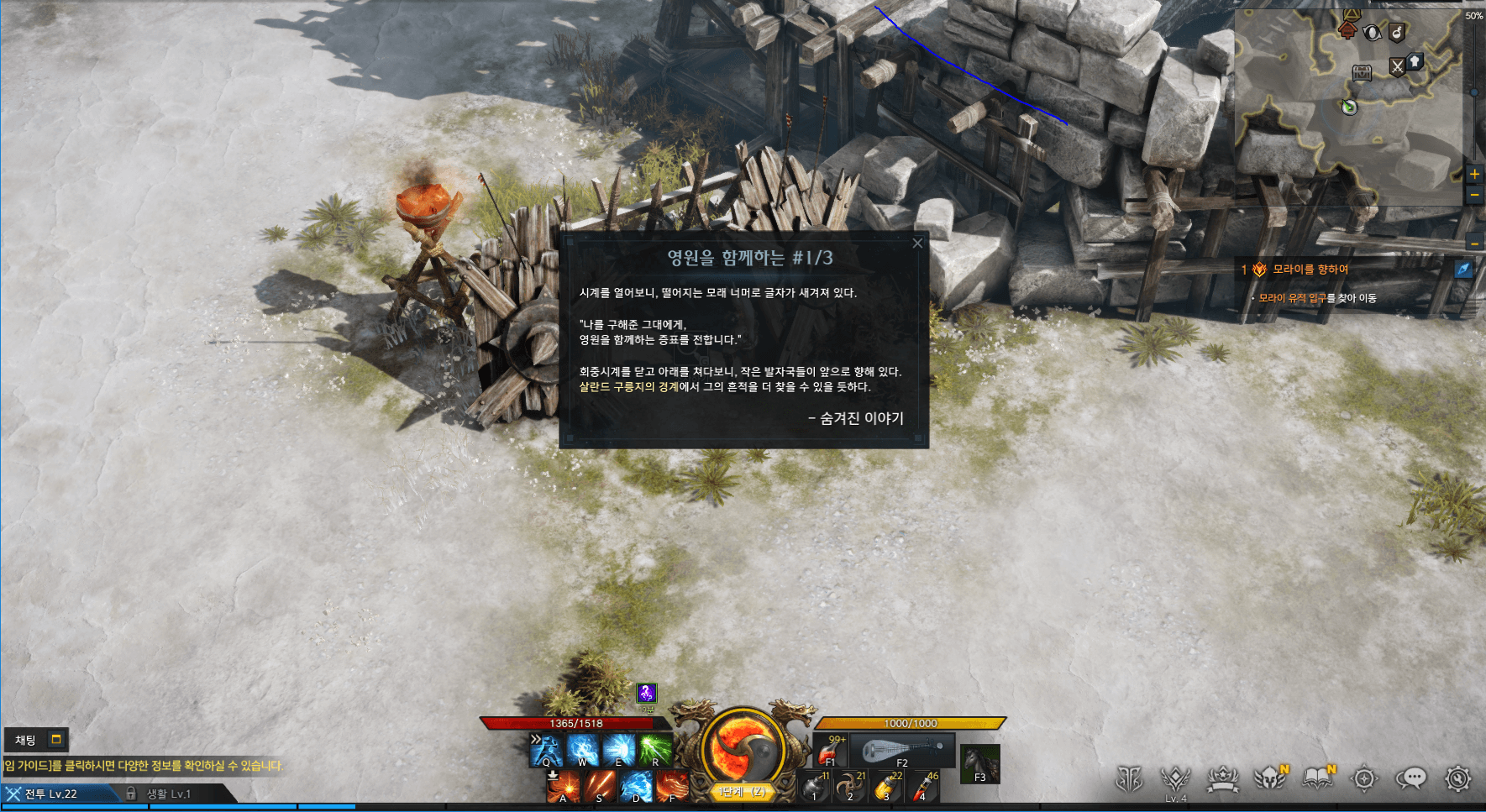1486x812 pixels.
Task: Switch to the 전투 Lv.22 tab
Action: click(x=50, y=794)
